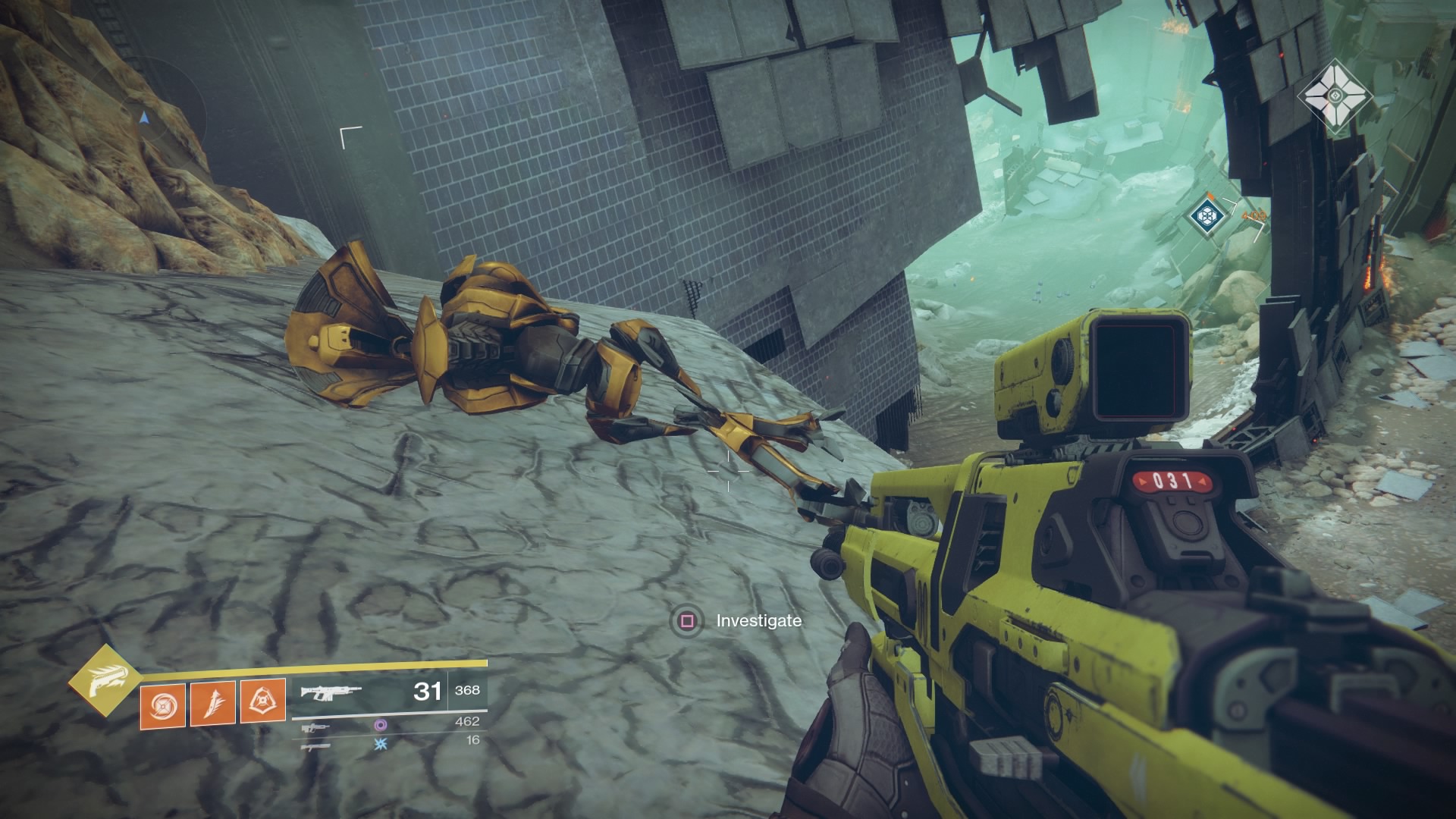Activate the third orange class ability icon
The width and height of the screenshot is (1456, 819).
click(x=263, y=701)
